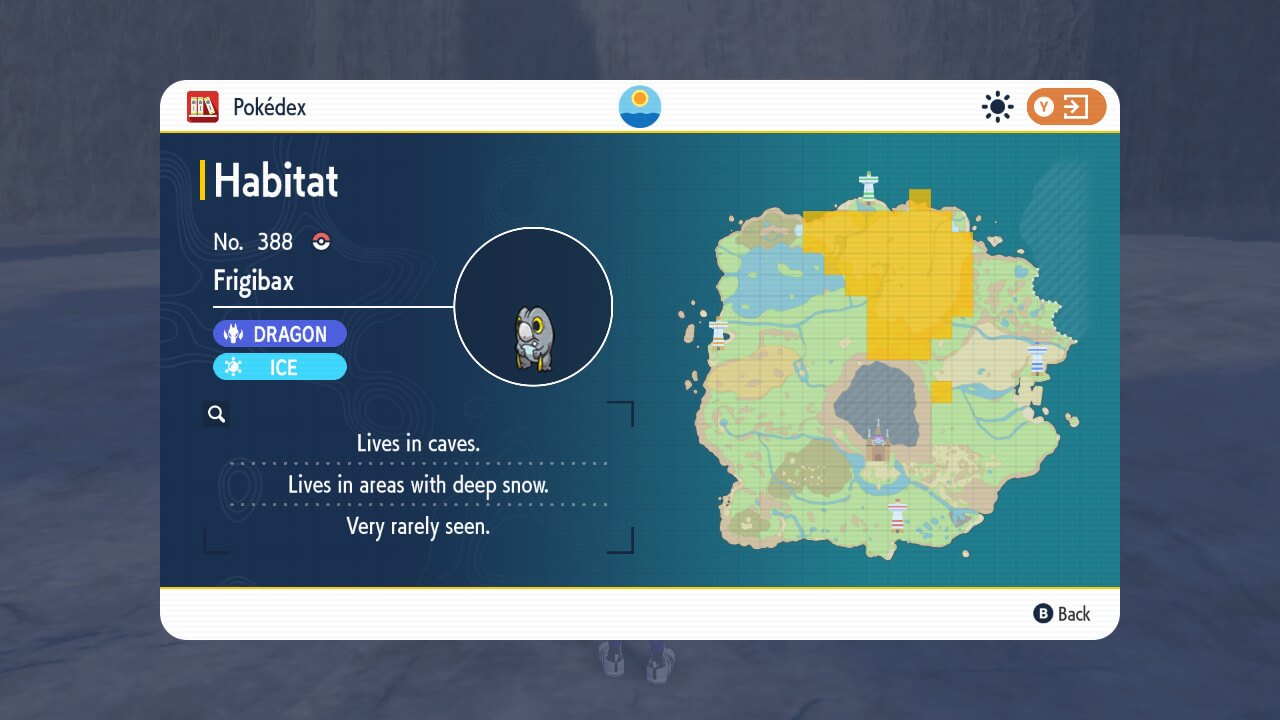This screenshot has height=720, width=1280.
Task: Click the time-of-day weather icon at top center
Action: (638, 104)
